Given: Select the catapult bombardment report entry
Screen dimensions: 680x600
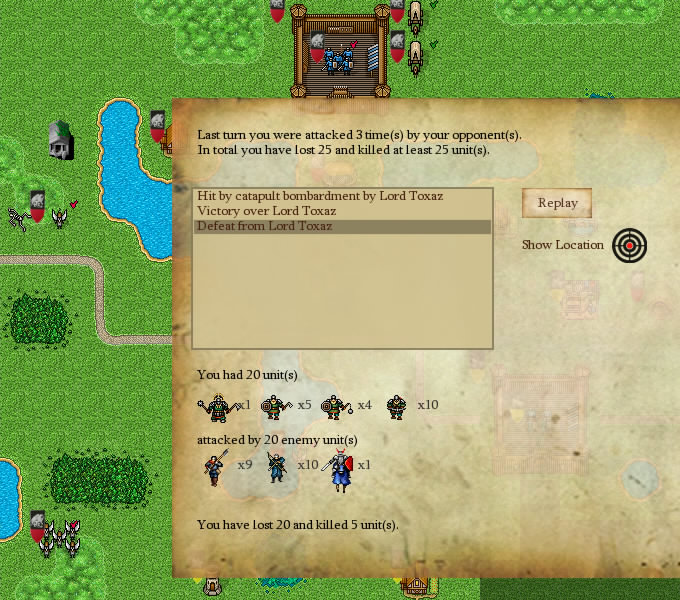Looking at the screenshot, I should click(x=320, y=196).
